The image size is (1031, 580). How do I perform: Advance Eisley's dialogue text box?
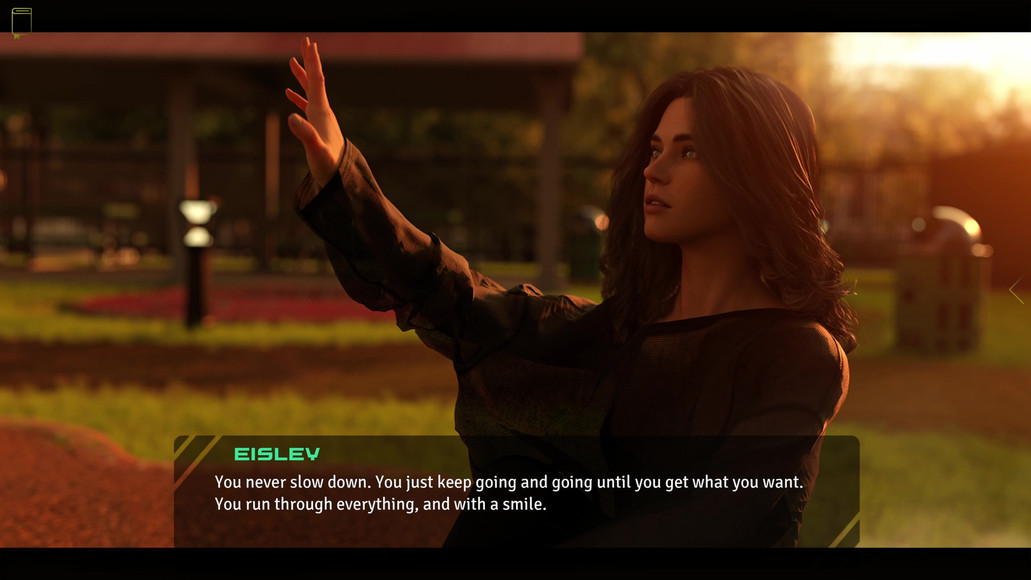coord(516,492)
